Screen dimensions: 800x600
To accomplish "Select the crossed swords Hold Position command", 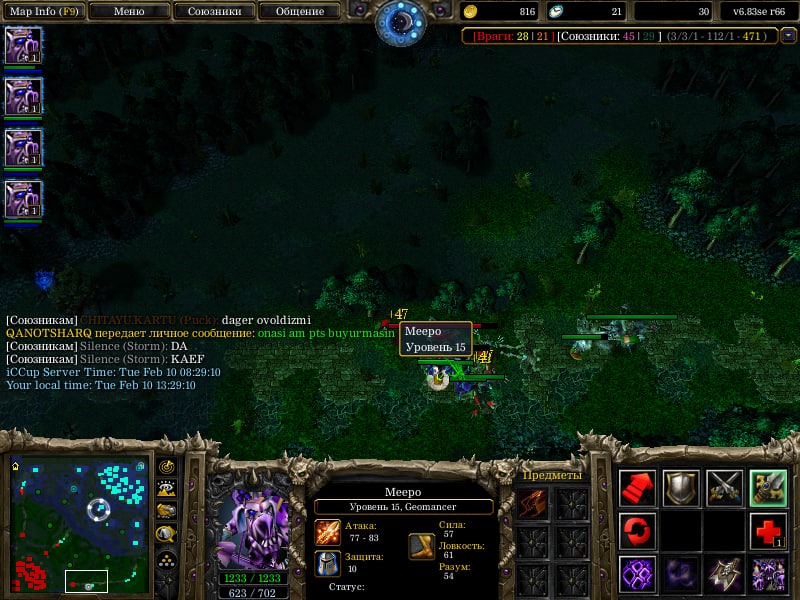I will (x=725, y=488).
